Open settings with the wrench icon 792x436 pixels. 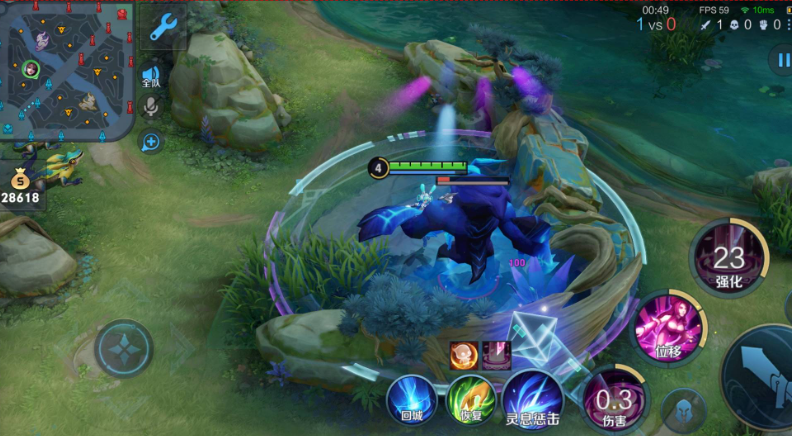coord(162,27)
